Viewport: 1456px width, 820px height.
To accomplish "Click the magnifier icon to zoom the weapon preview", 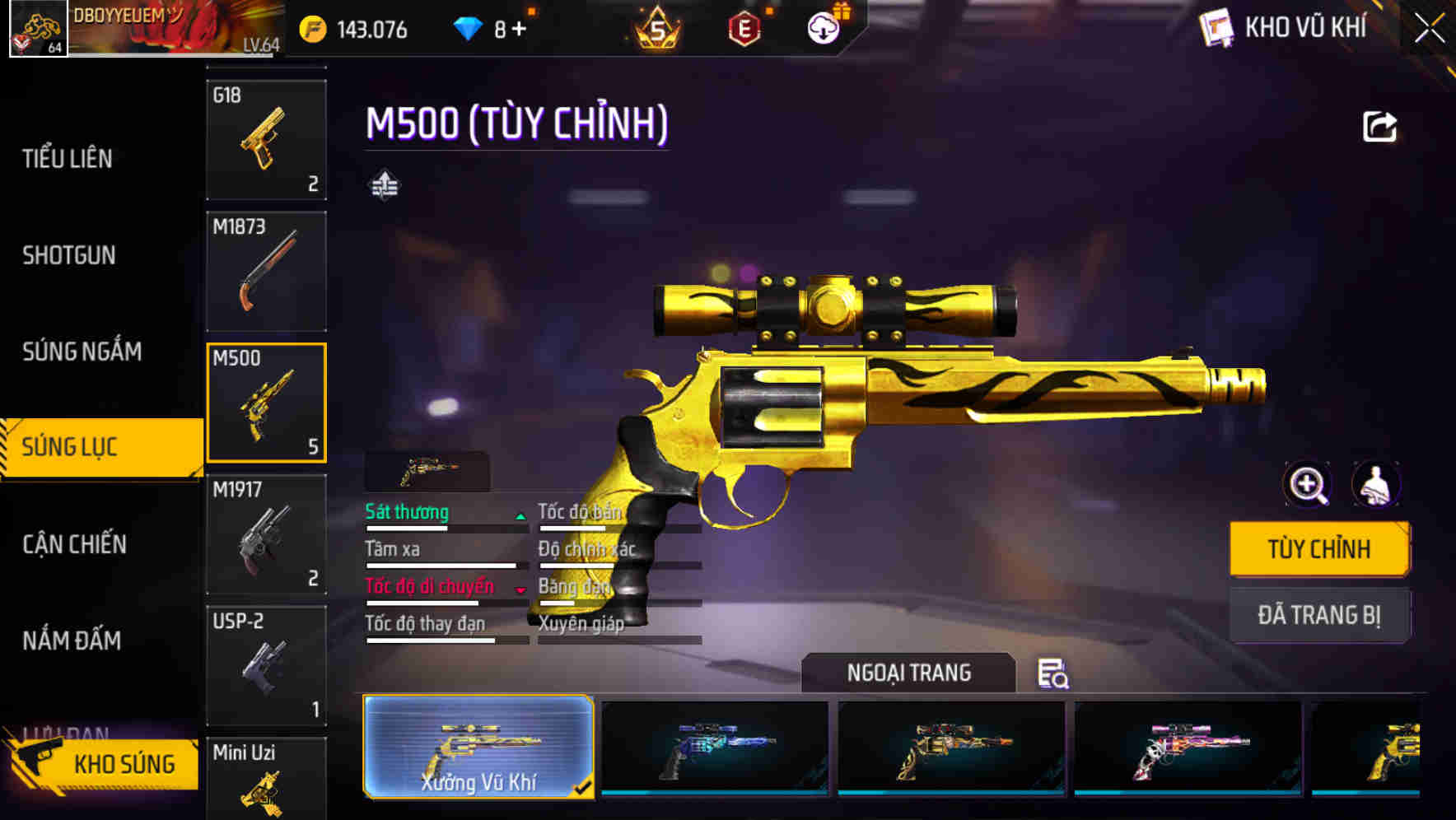I will [x=1306, y=485].
